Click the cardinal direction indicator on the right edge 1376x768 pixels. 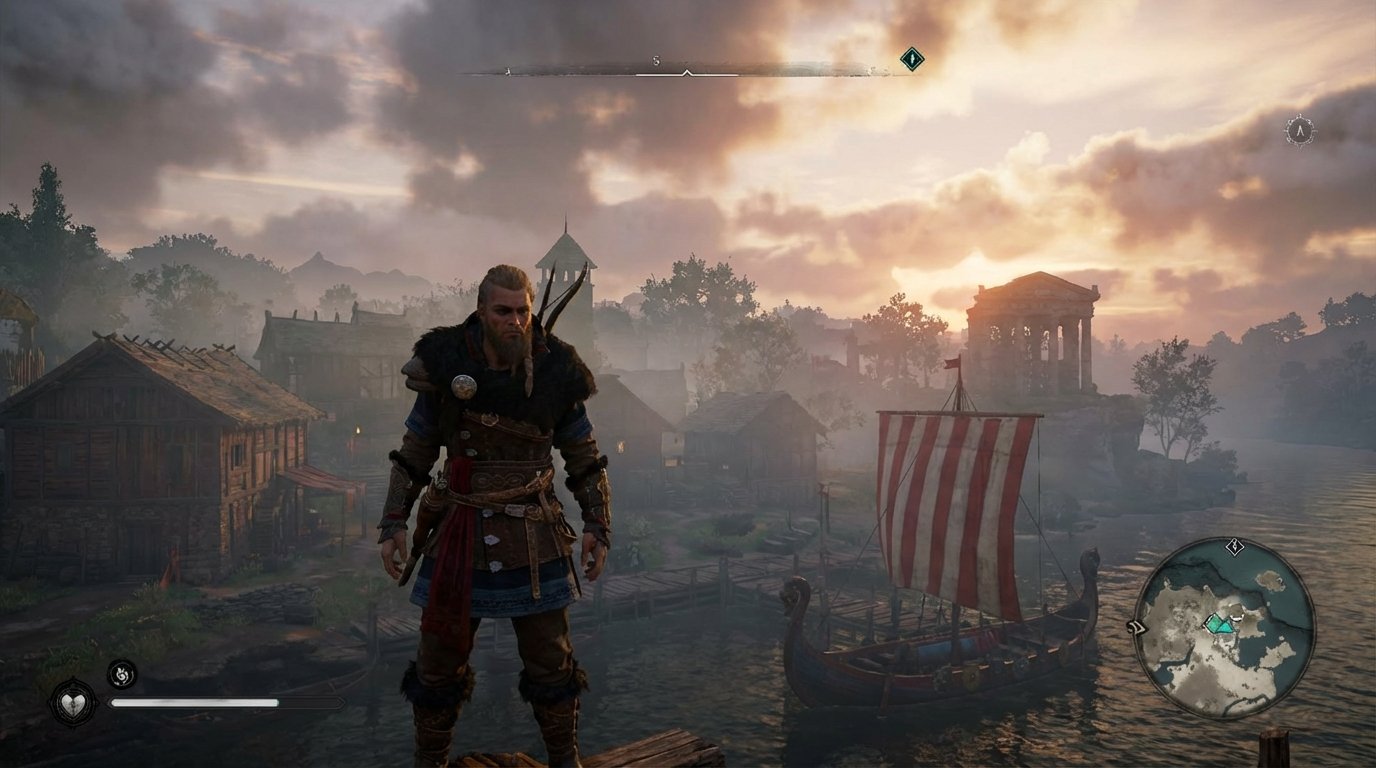tap(1299, 128)
